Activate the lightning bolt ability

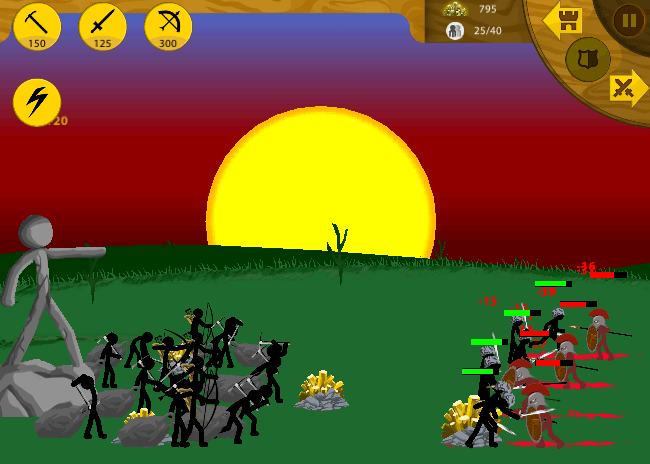point(37,102)
